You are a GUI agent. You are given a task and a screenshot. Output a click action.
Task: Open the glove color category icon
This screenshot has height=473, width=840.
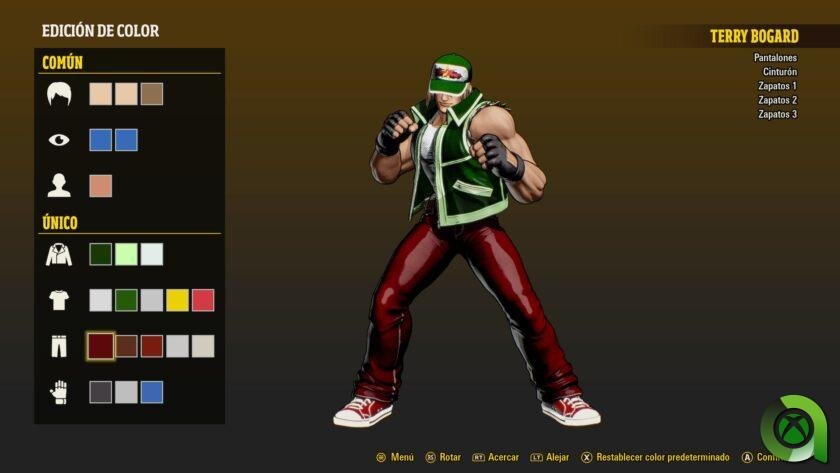click(x=59, y=392)
